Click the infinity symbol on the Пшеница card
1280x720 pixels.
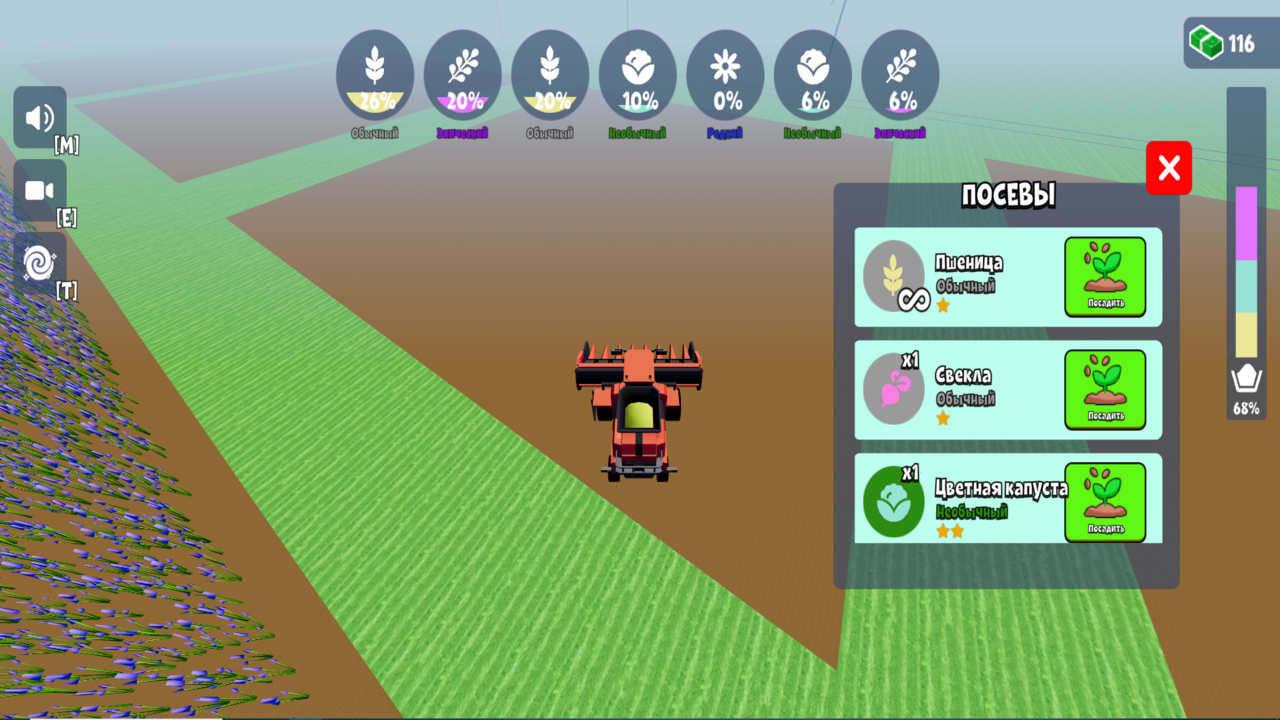916,298
